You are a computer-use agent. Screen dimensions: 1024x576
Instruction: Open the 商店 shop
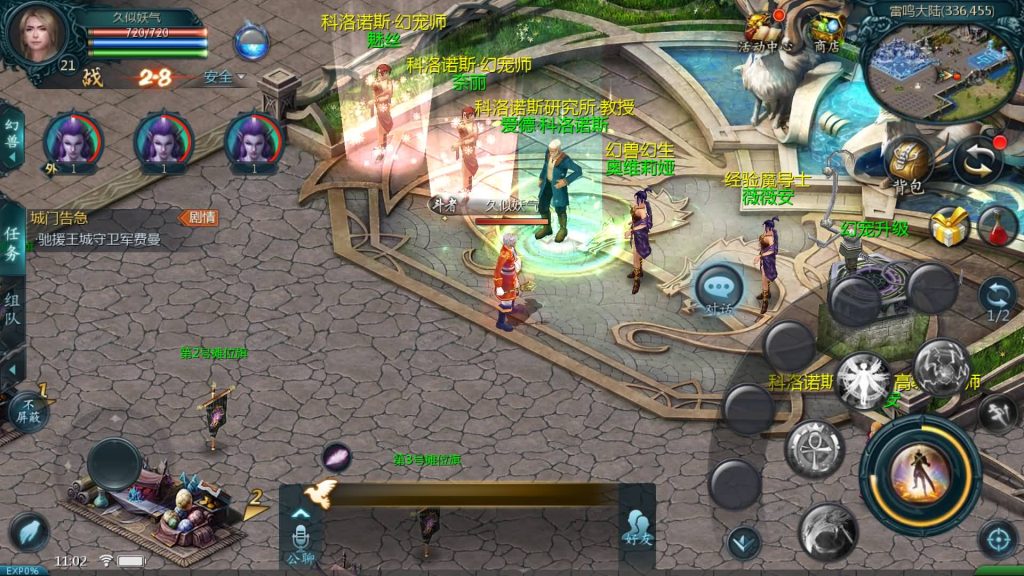[826, 31]
